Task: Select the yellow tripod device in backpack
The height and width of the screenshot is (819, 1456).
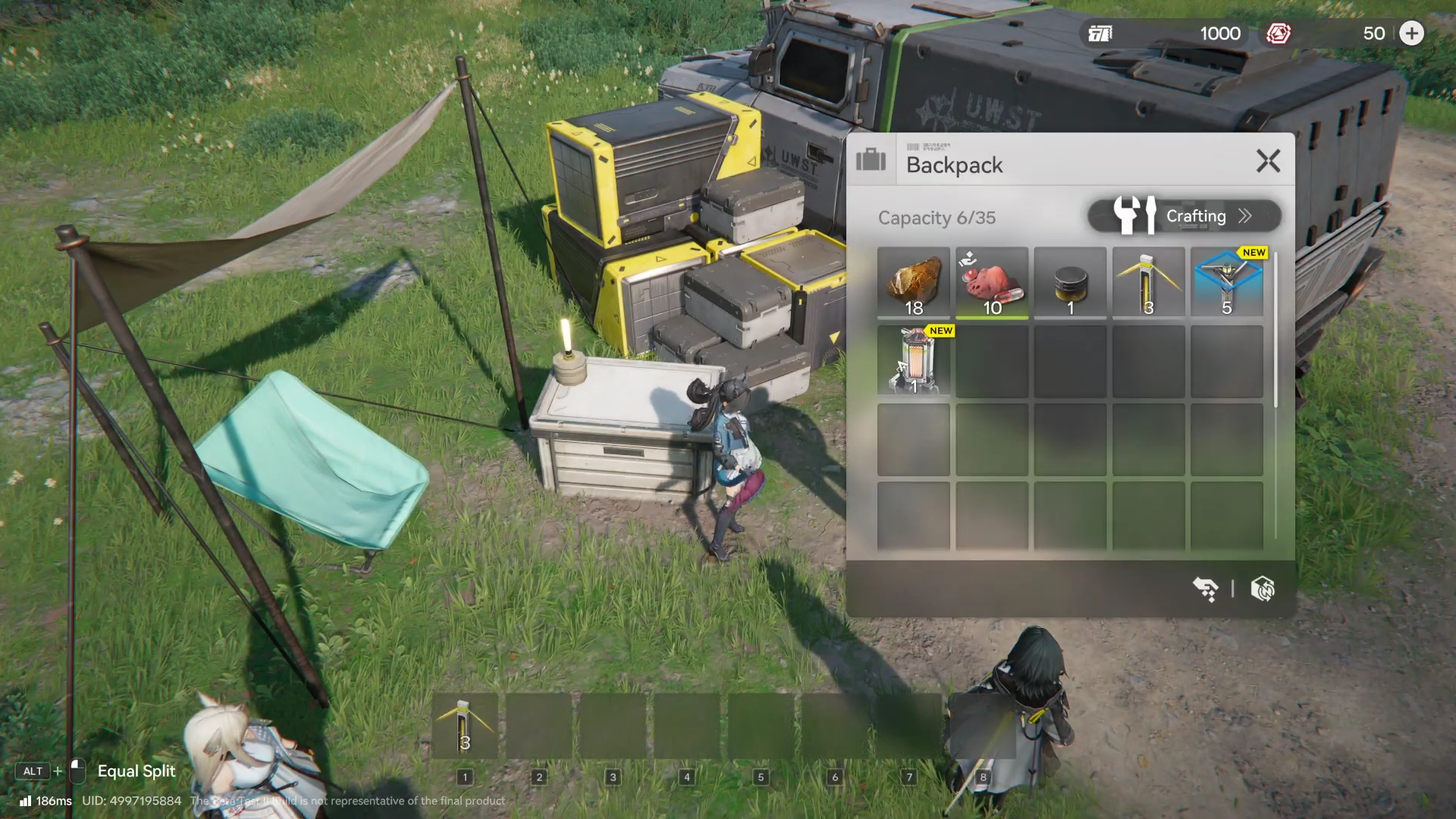Action: click(x=1148, y=282)
